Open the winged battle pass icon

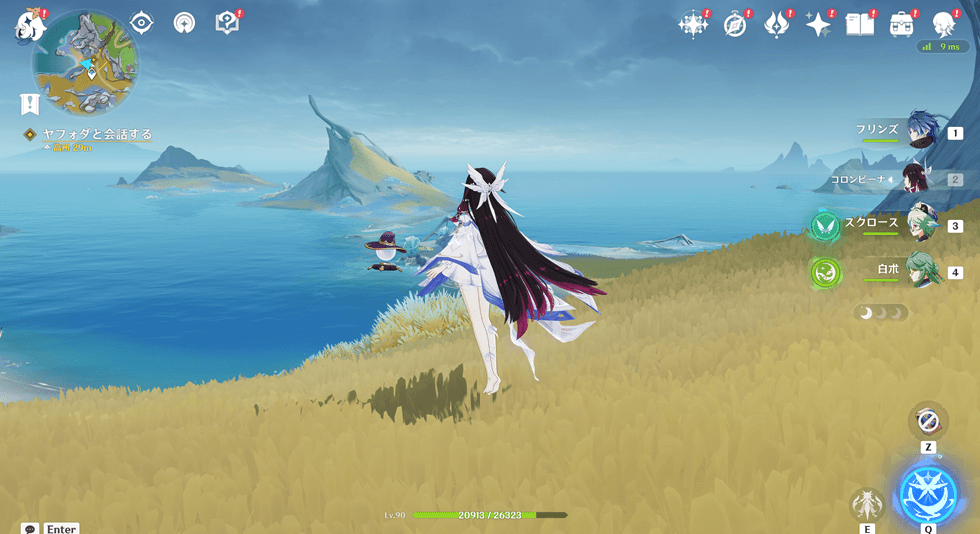tap(776, 25)
